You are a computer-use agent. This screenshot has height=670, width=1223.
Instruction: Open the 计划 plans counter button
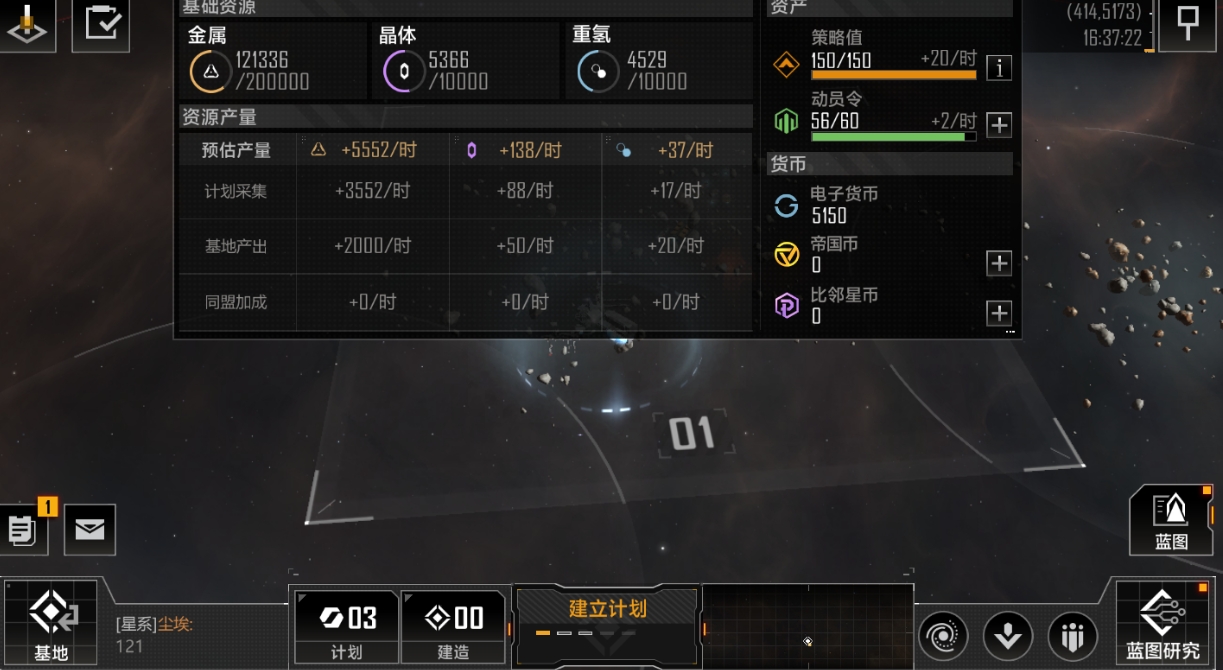pyautogui.click(x=346, y=625)
